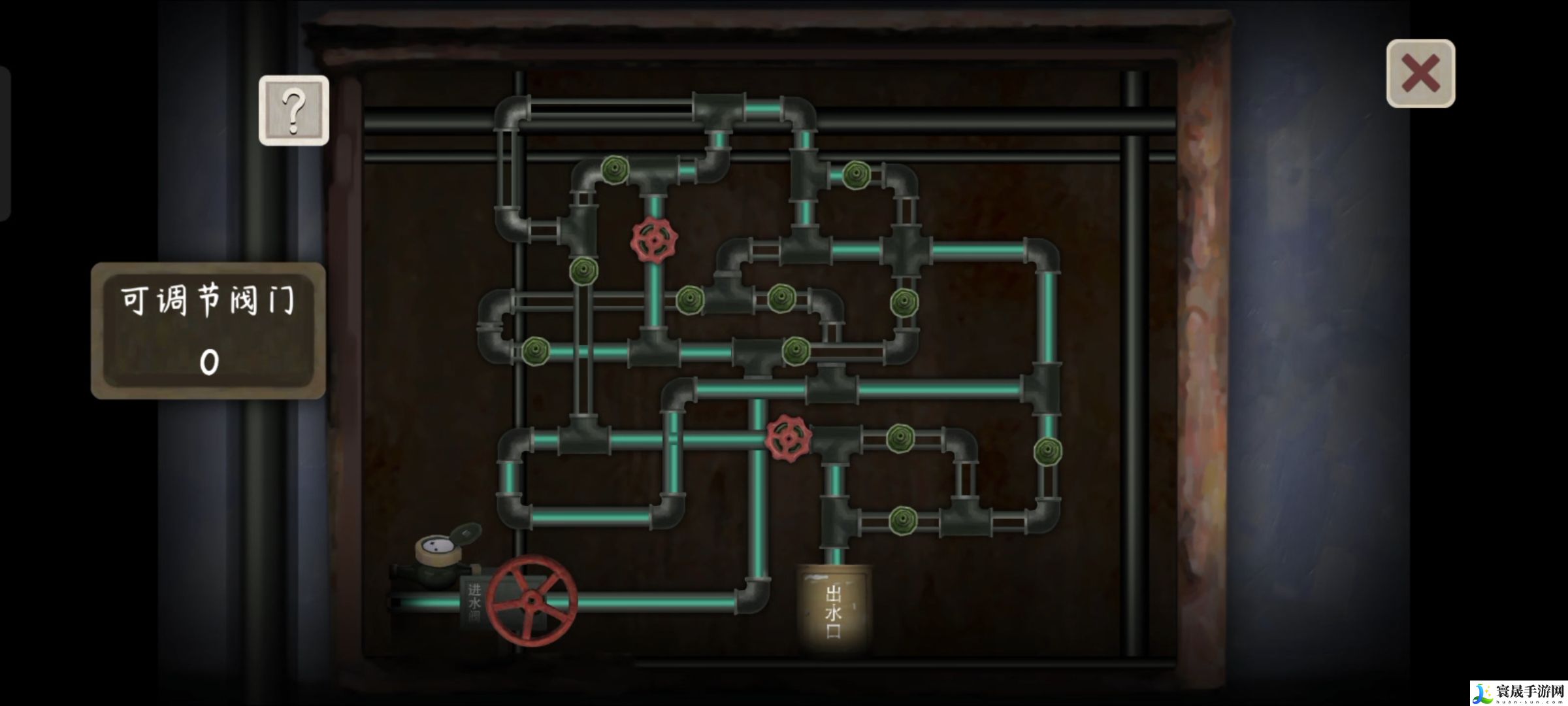Open the question mark help hint
Screen dimensions: 1568x706
[x=293, y=110]
